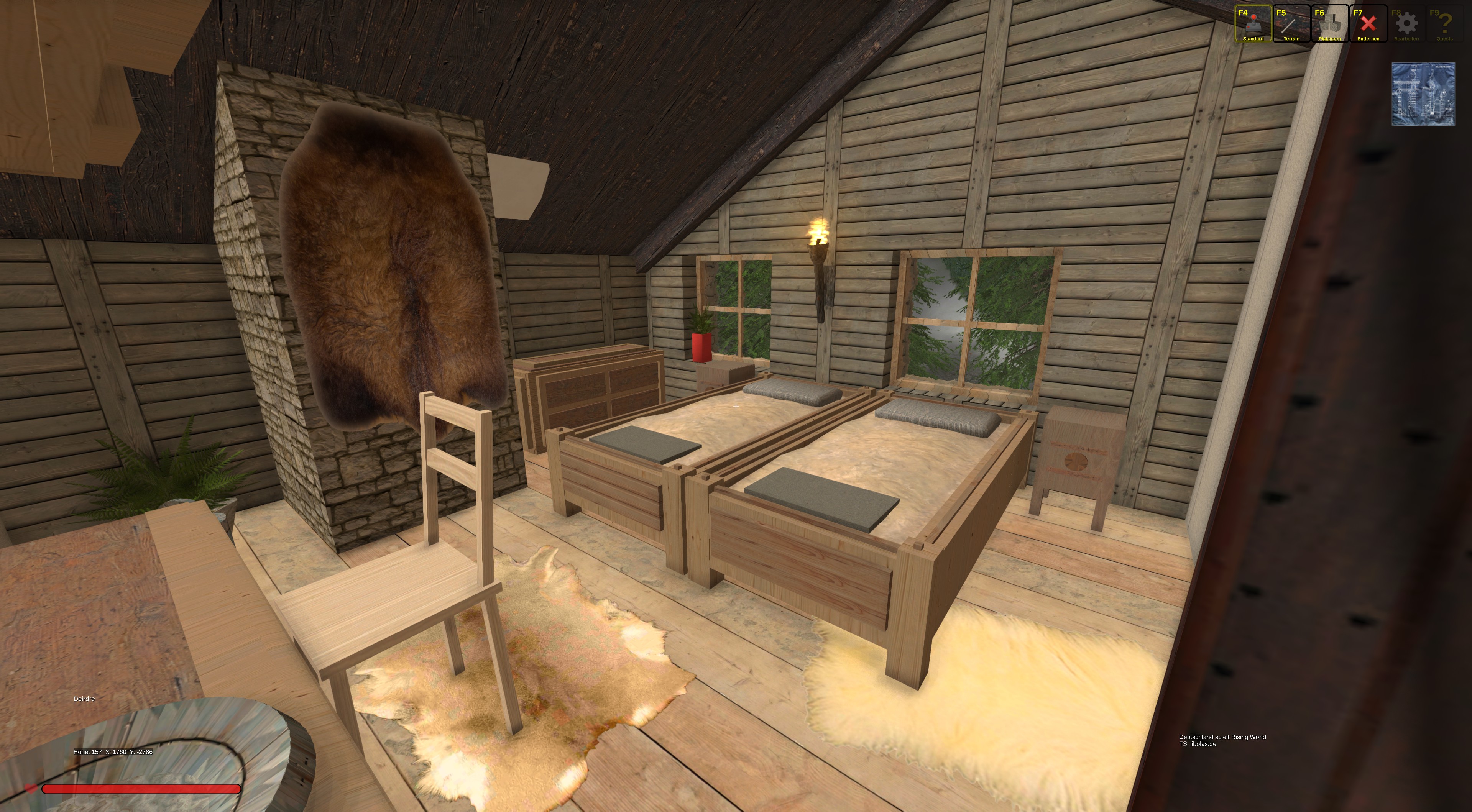Open the Quests question mark panel
Image resolution: width=1472 pixels, height=812 pixels.
[x=1444, y=24]
